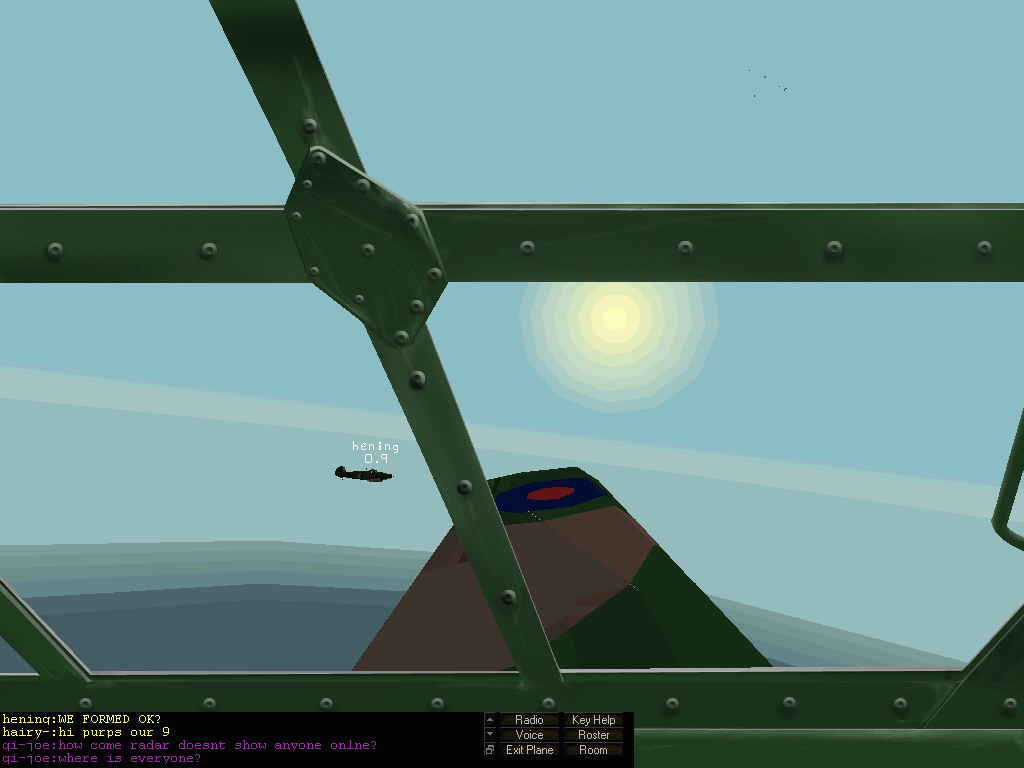Screen dimensions: 1024x768
Task: Click the chat window resize icon
Action: click(490, 750)
